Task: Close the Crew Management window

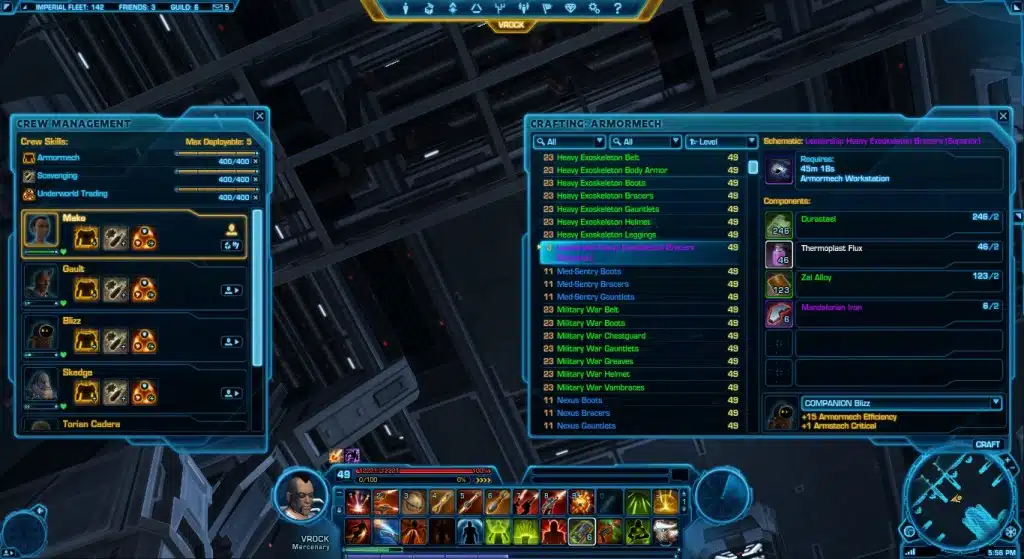Action: (x=260, y=116)
